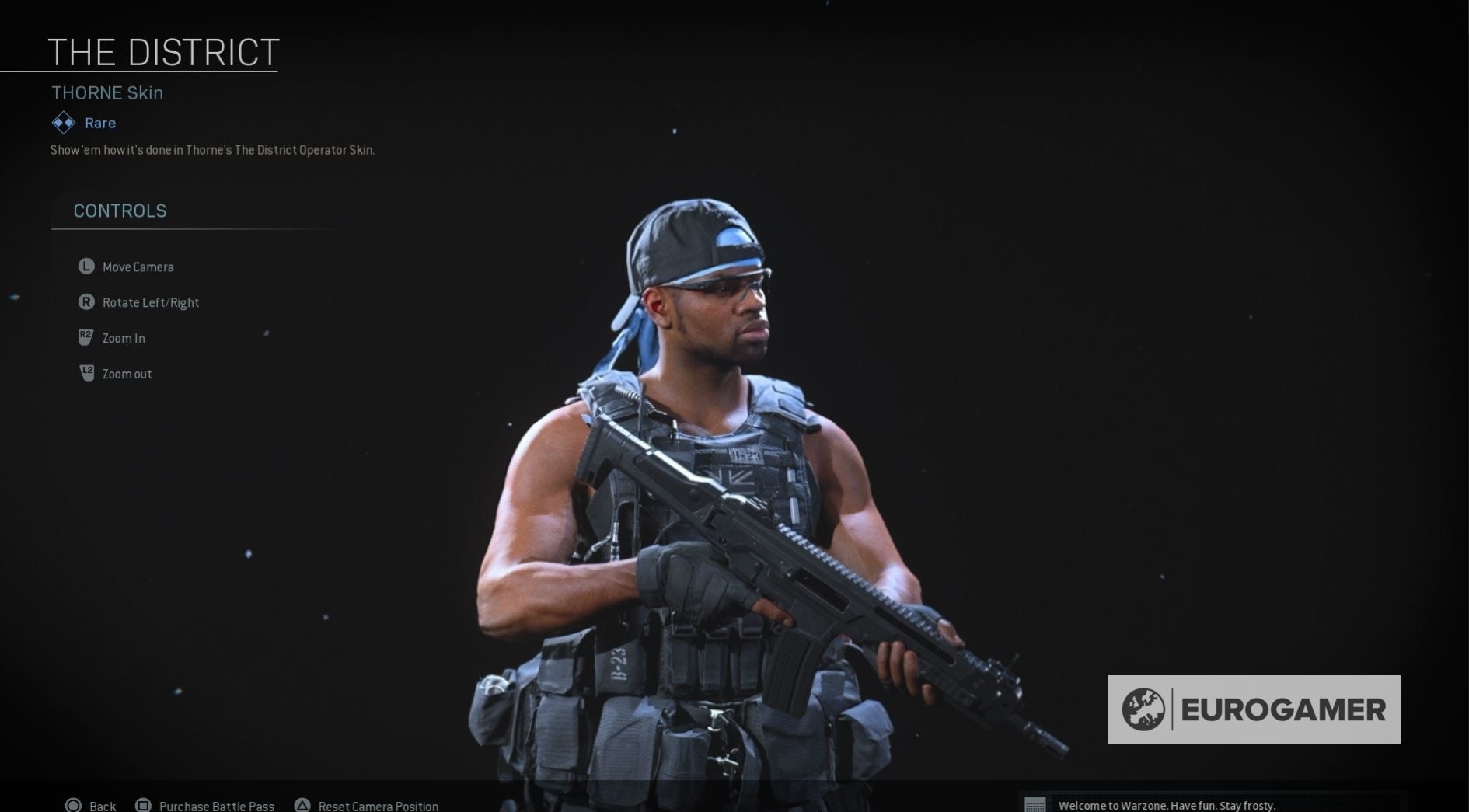Click the R-stick Rotate Left/Right icon

click(x=85, y=302)
